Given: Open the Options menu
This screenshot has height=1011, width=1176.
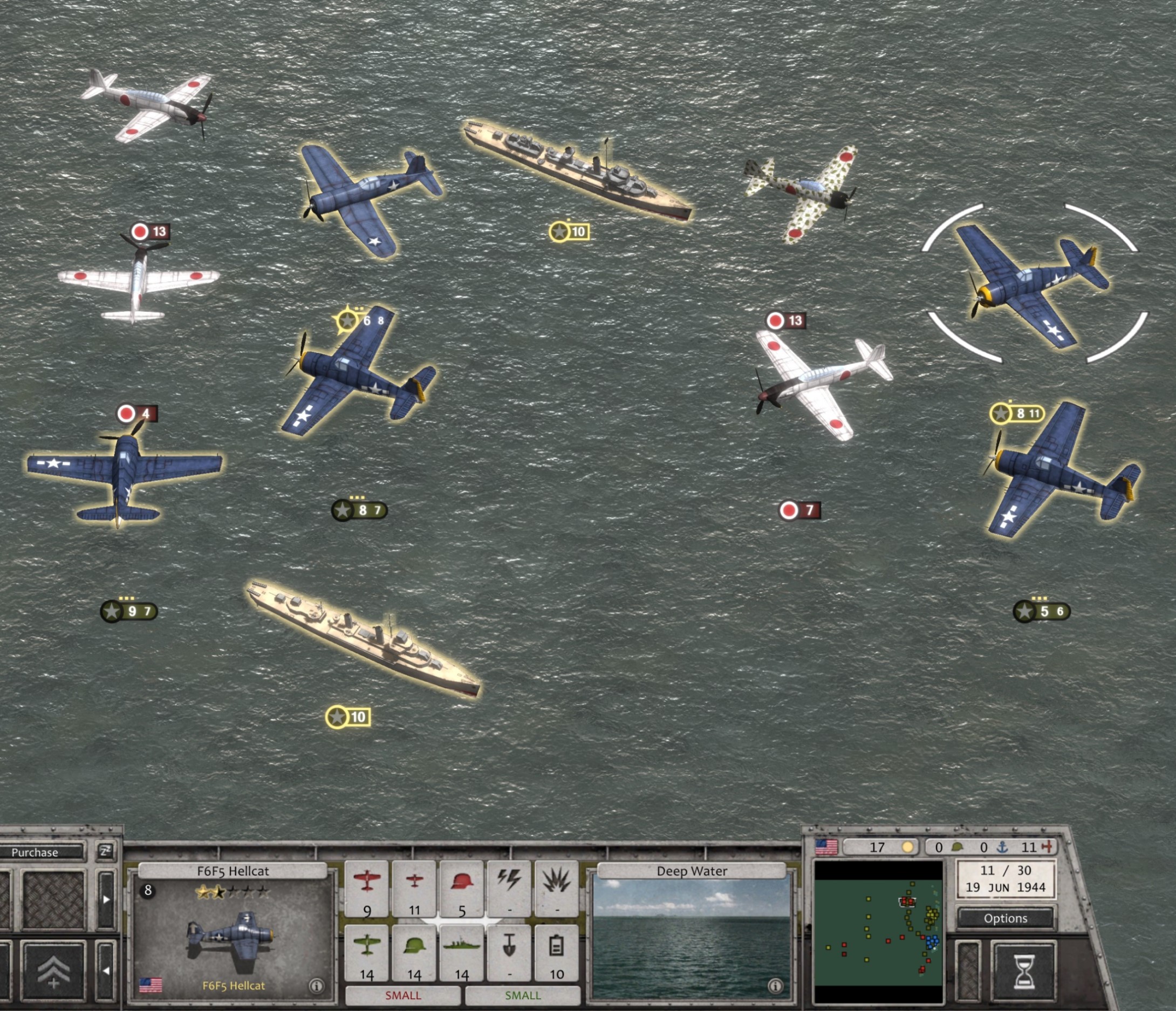Looking at the screenshot, I should pos(1005,918).
